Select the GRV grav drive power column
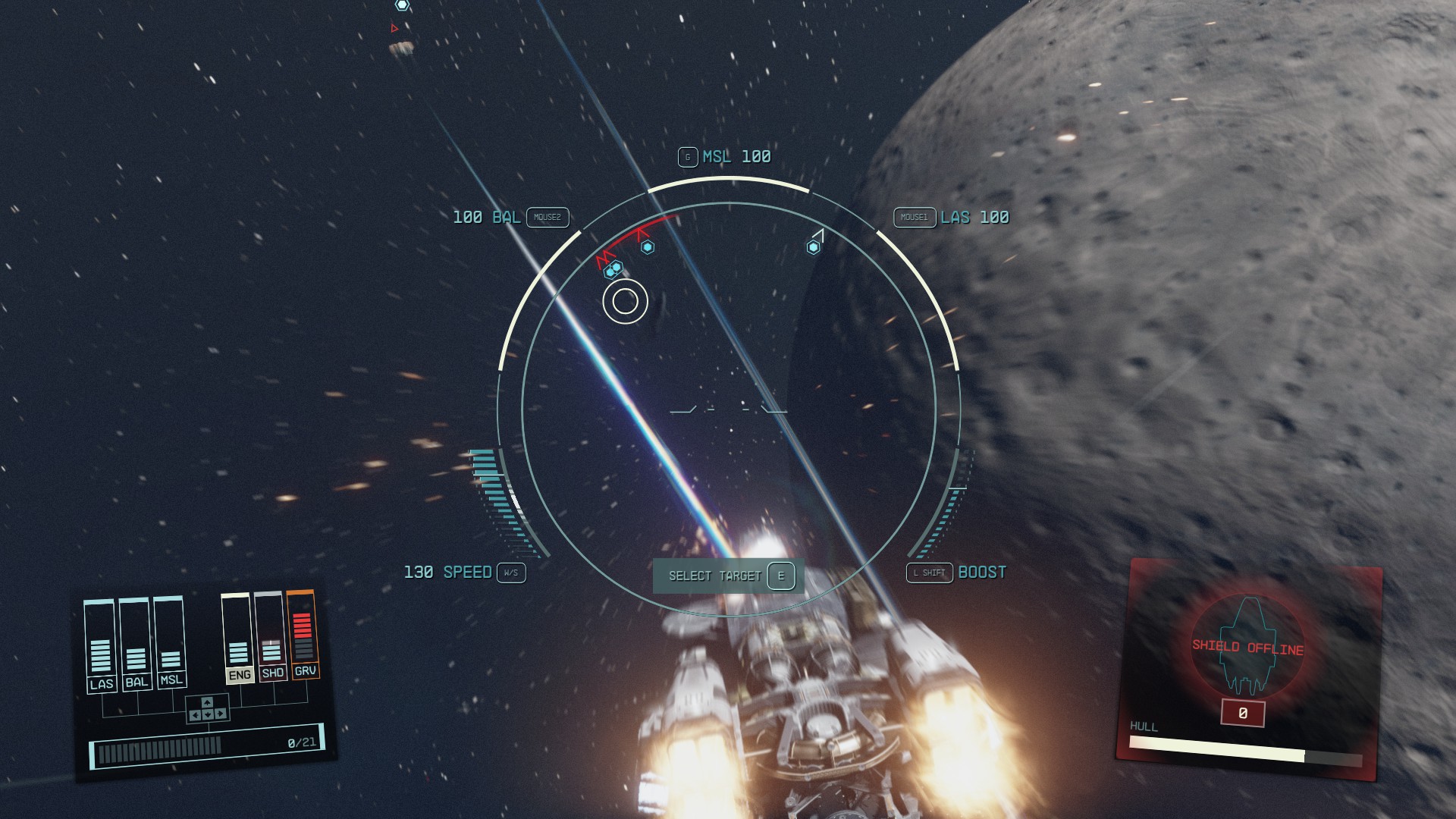The image size is (1456, 819). [303, 635]
